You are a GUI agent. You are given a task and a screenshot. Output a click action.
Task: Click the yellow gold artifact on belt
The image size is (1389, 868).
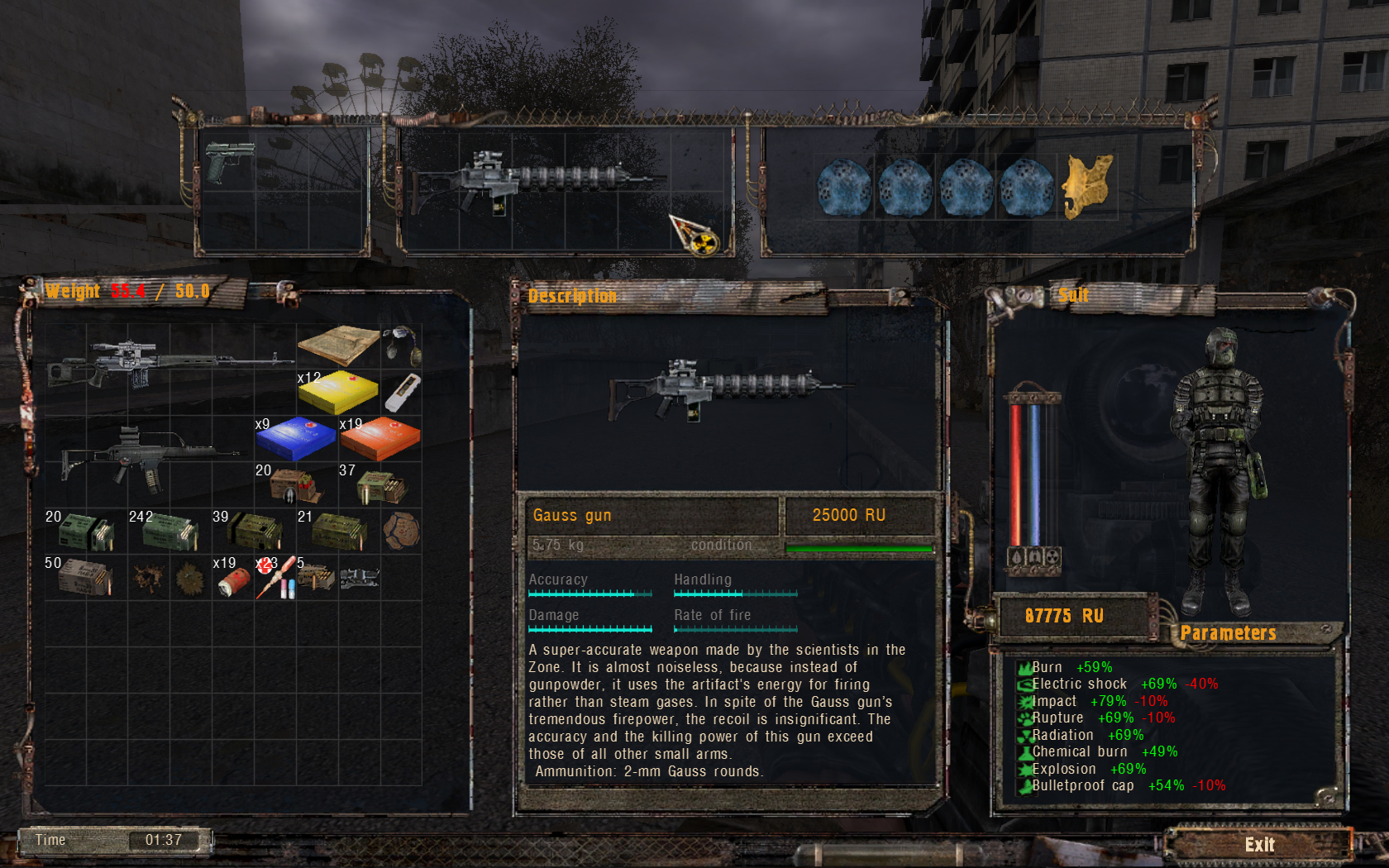tap(1086, 186)
